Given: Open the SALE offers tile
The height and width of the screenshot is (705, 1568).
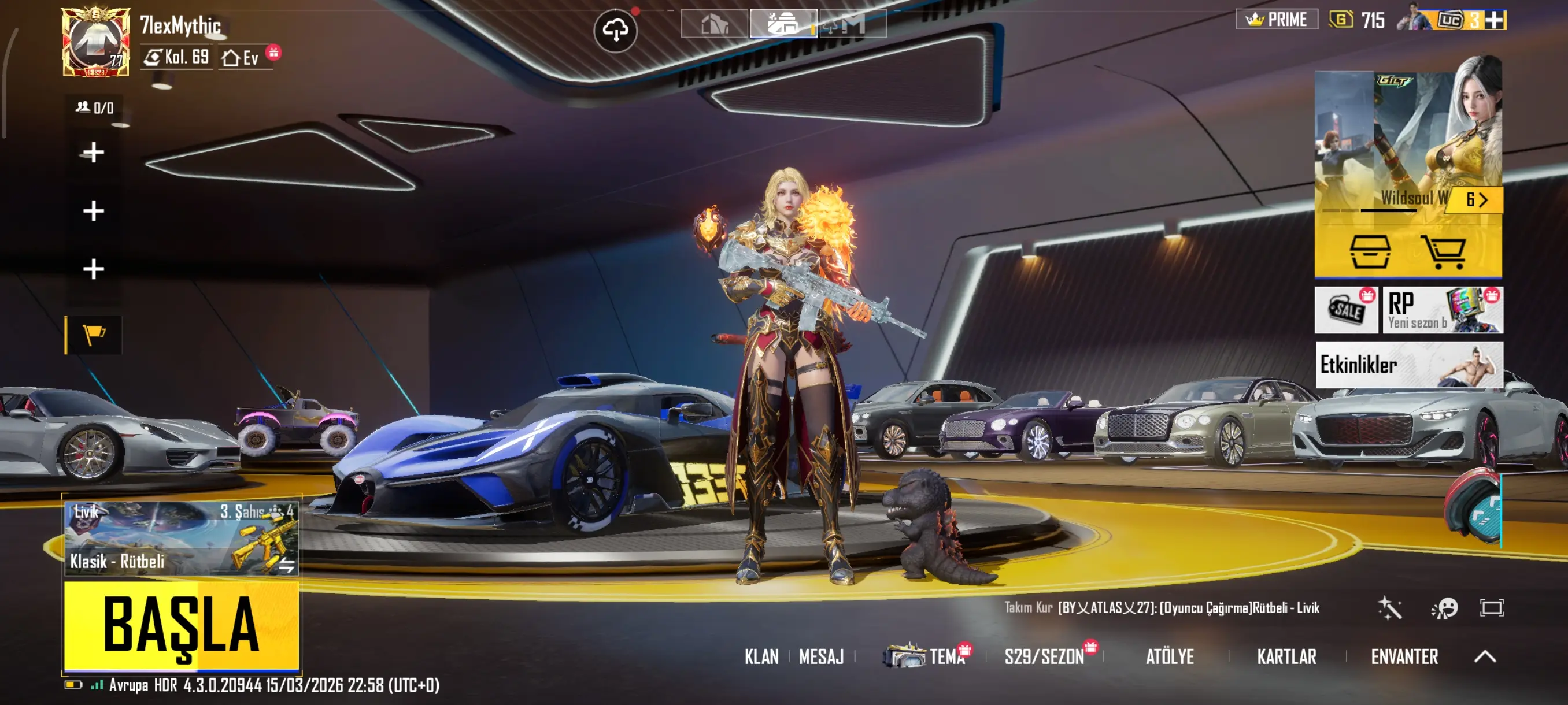Looking at the screenshot, I should tap(1346, 310).
